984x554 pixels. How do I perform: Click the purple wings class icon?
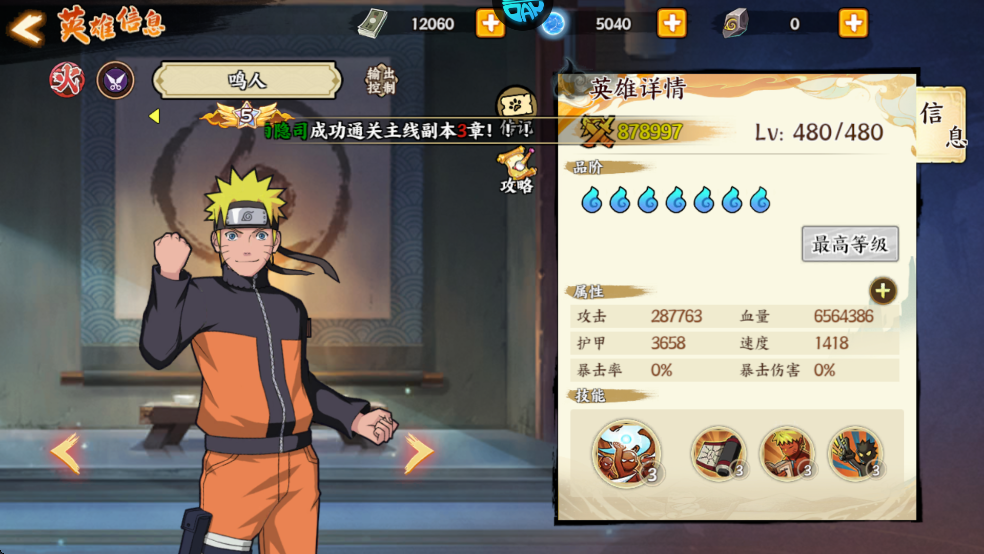coord(115,80)
